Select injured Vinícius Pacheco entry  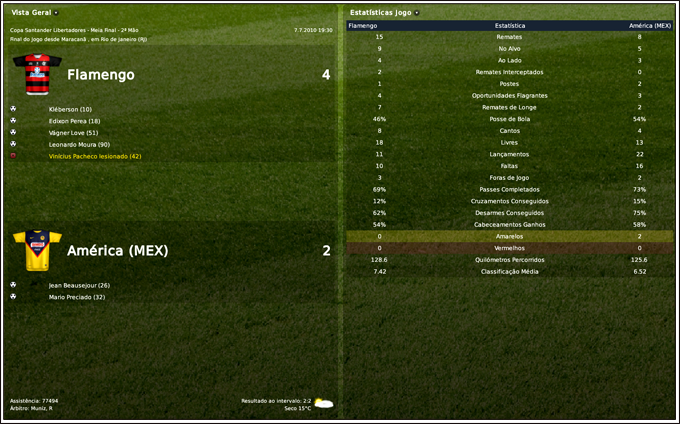(95, 157)
